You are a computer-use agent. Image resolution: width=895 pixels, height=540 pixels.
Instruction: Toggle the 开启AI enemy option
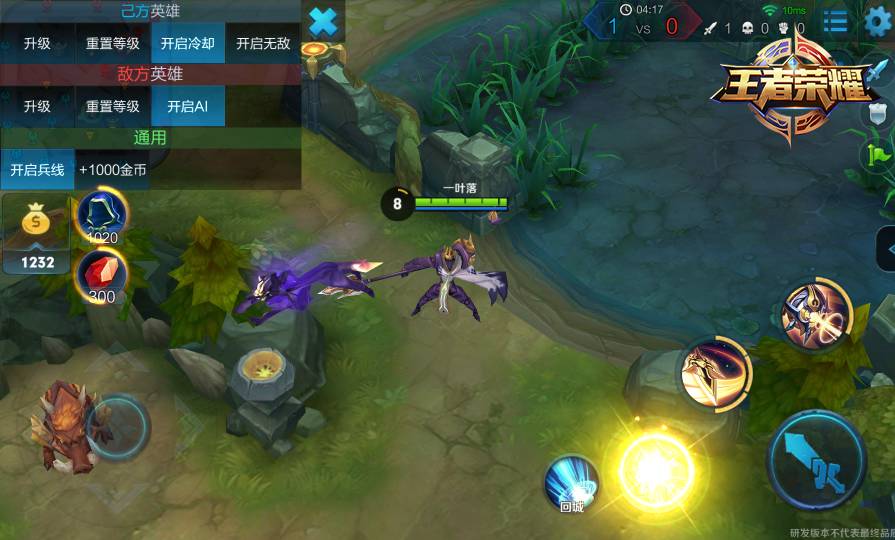pos(188,107)
